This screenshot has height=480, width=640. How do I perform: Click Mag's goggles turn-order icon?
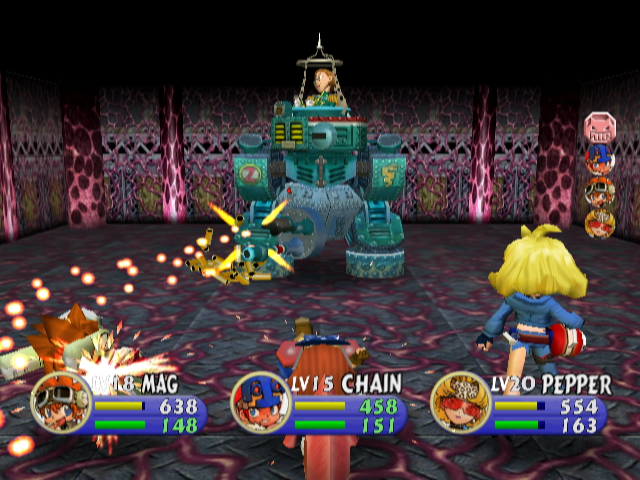click(x=599, y=191)
